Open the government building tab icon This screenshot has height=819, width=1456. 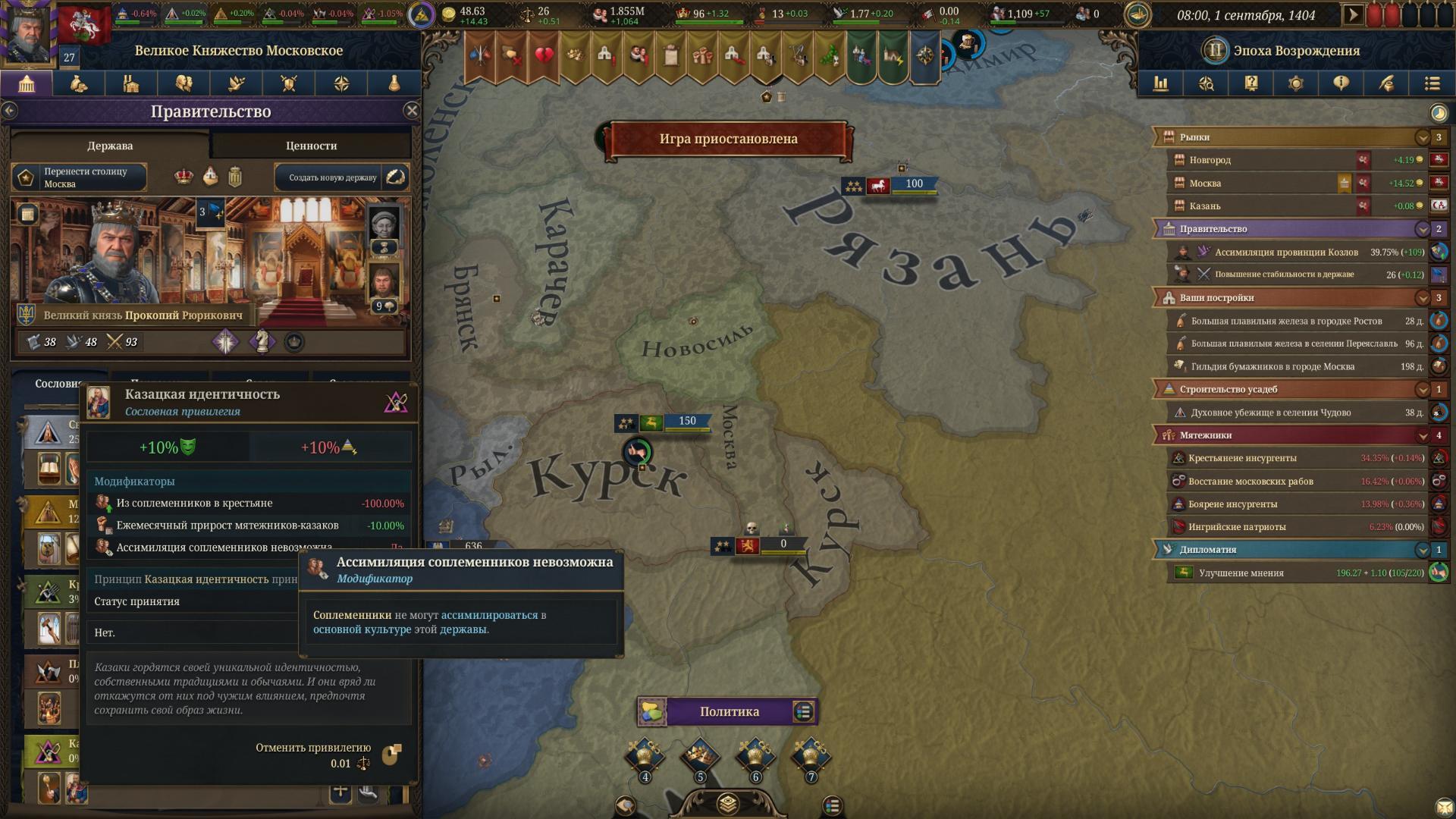pyautogui.click(x=27, y=83)
